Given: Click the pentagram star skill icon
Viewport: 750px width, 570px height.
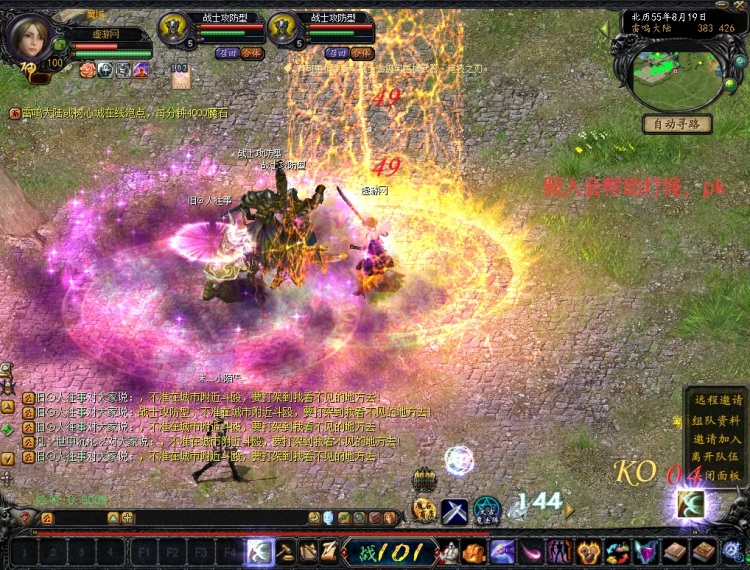Looking at the screenshot, I should point(487,510).
